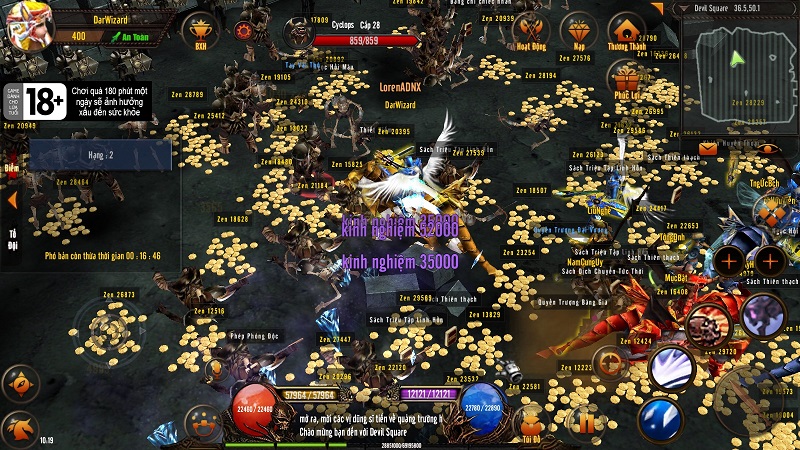Image resolution: width=800 pixels, height=450 pixels.
Task: Cast the blue ice shard skill
Action: pyautogui.click(x=659, y=418)
